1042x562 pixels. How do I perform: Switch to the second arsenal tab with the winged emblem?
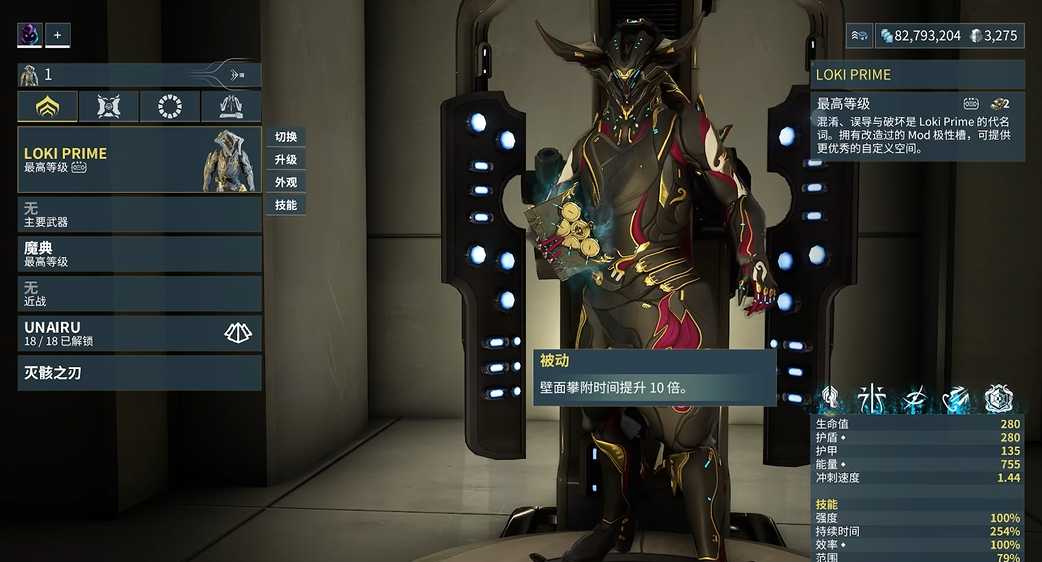pyautogui.click(x=109, y=107)
